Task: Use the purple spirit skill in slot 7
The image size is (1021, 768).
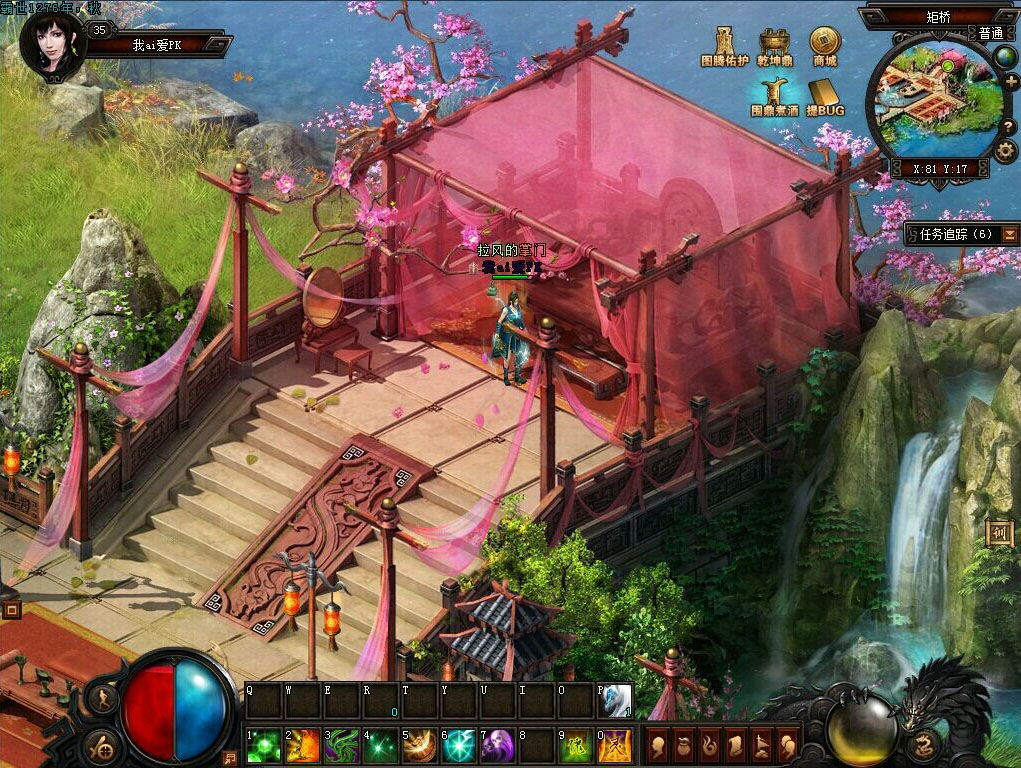Action: click(498, 745)
